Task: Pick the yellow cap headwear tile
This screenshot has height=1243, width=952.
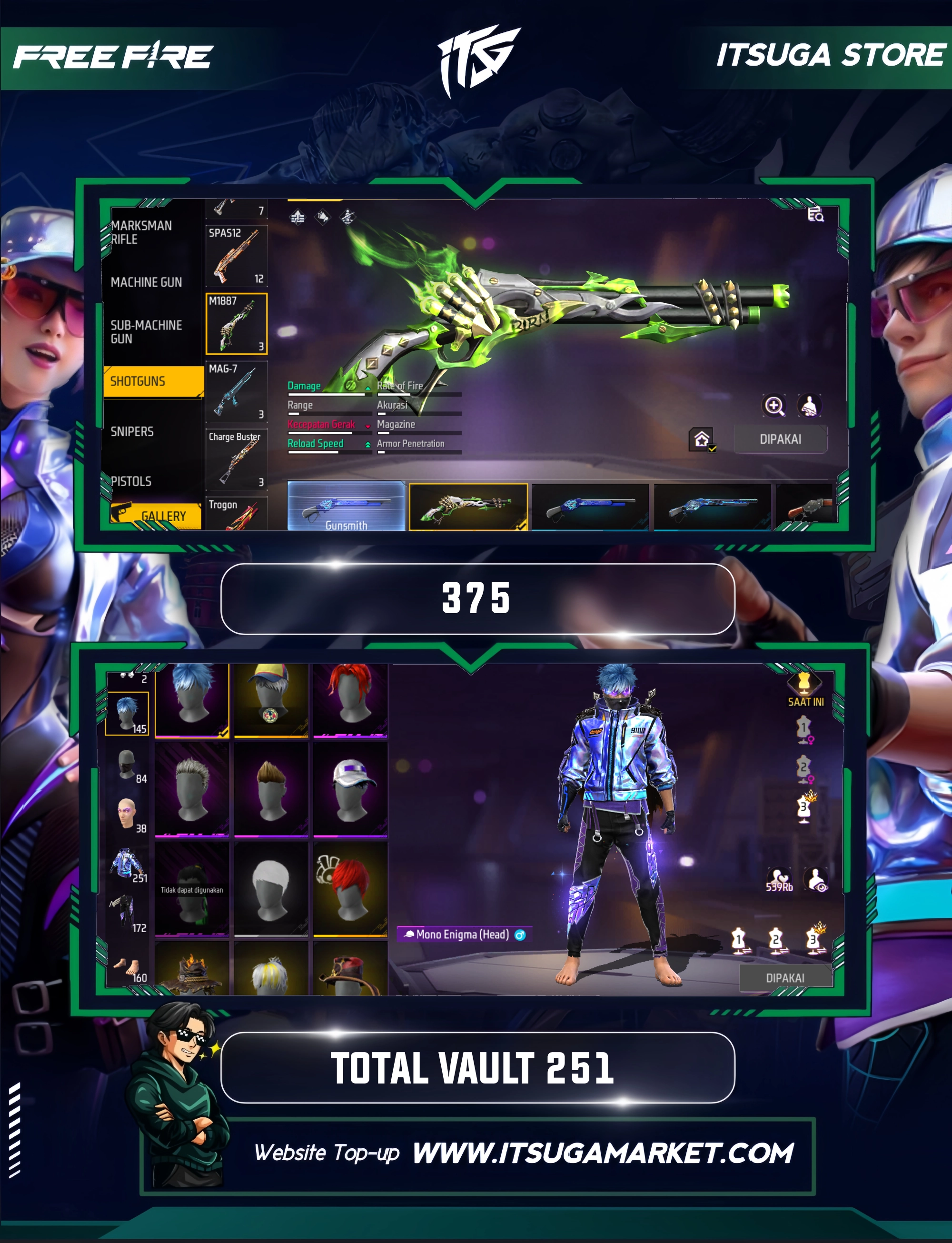Action: (271, 701)
